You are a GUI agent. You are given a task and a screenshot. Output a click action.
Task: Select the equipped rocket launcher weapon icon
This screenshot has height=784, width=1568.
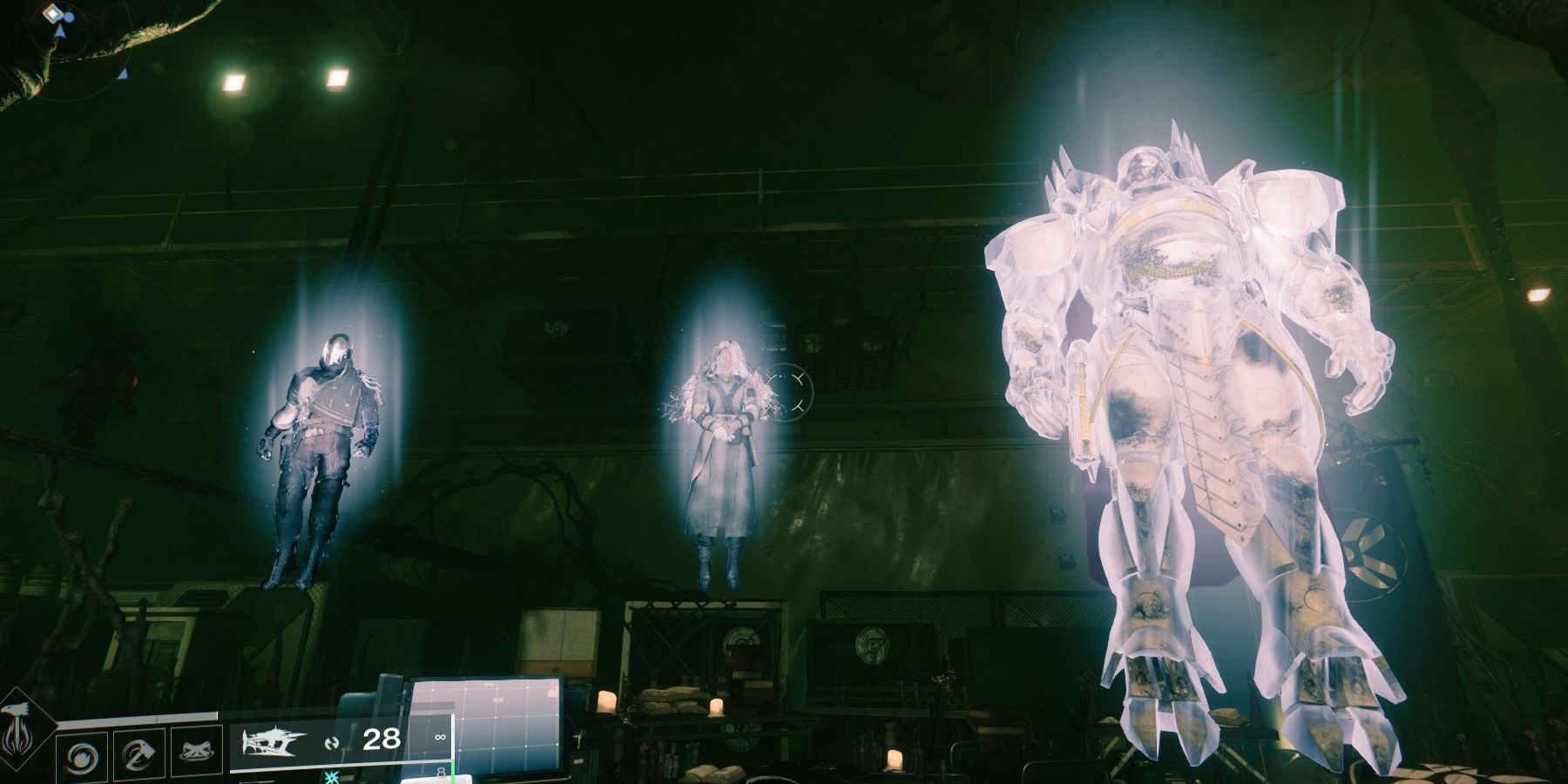(271, 741)
